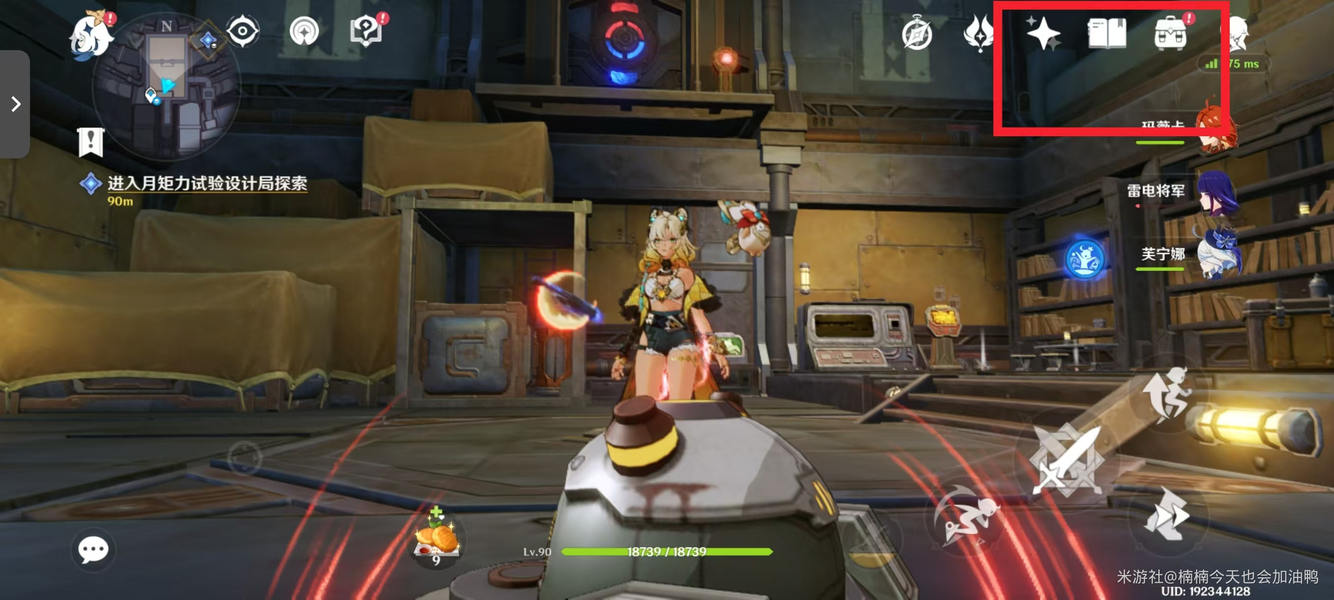This screenshot has height=600, width=1334.
Task: Open the quest banner with exclamation mark
Action: (x=91, y=142)
